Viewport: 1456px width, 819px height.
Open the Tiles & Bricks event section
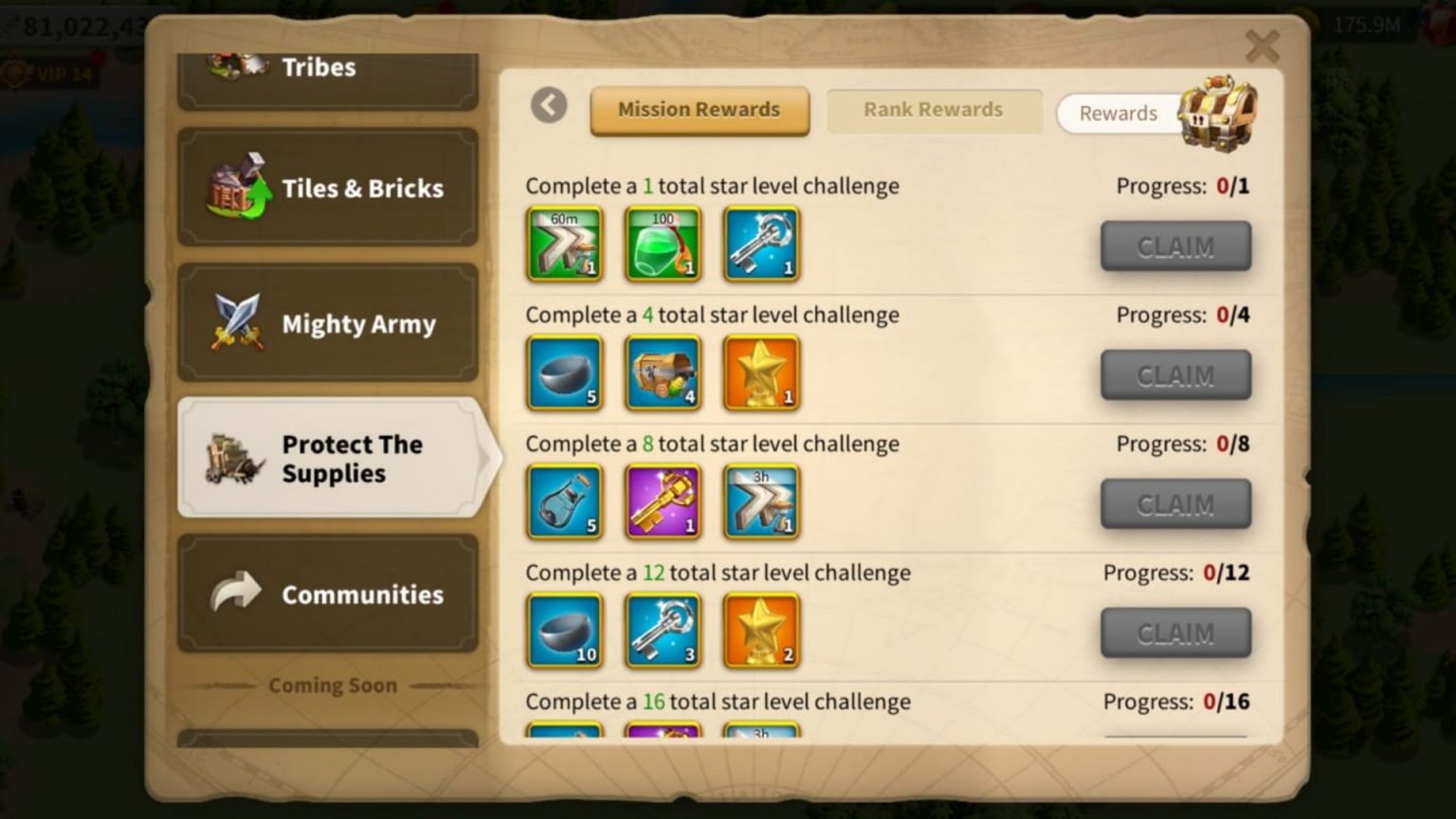coord(327,187)
